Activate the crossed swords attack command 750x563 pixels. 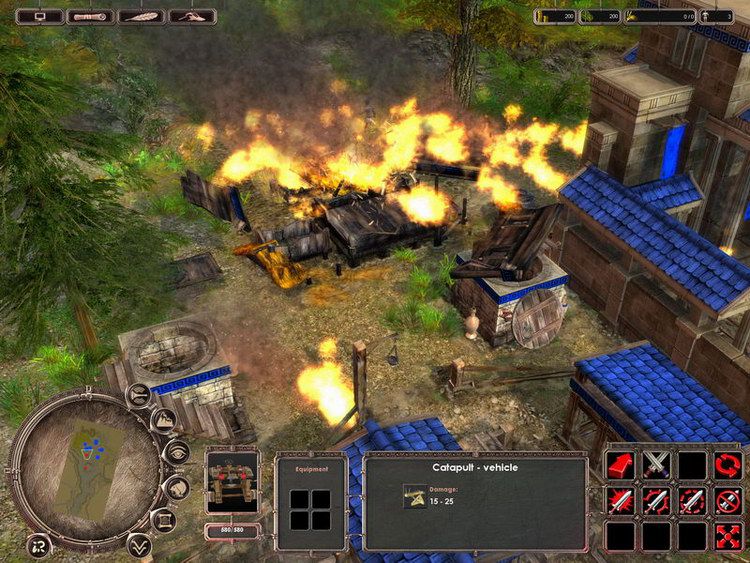tap(656, 465)
